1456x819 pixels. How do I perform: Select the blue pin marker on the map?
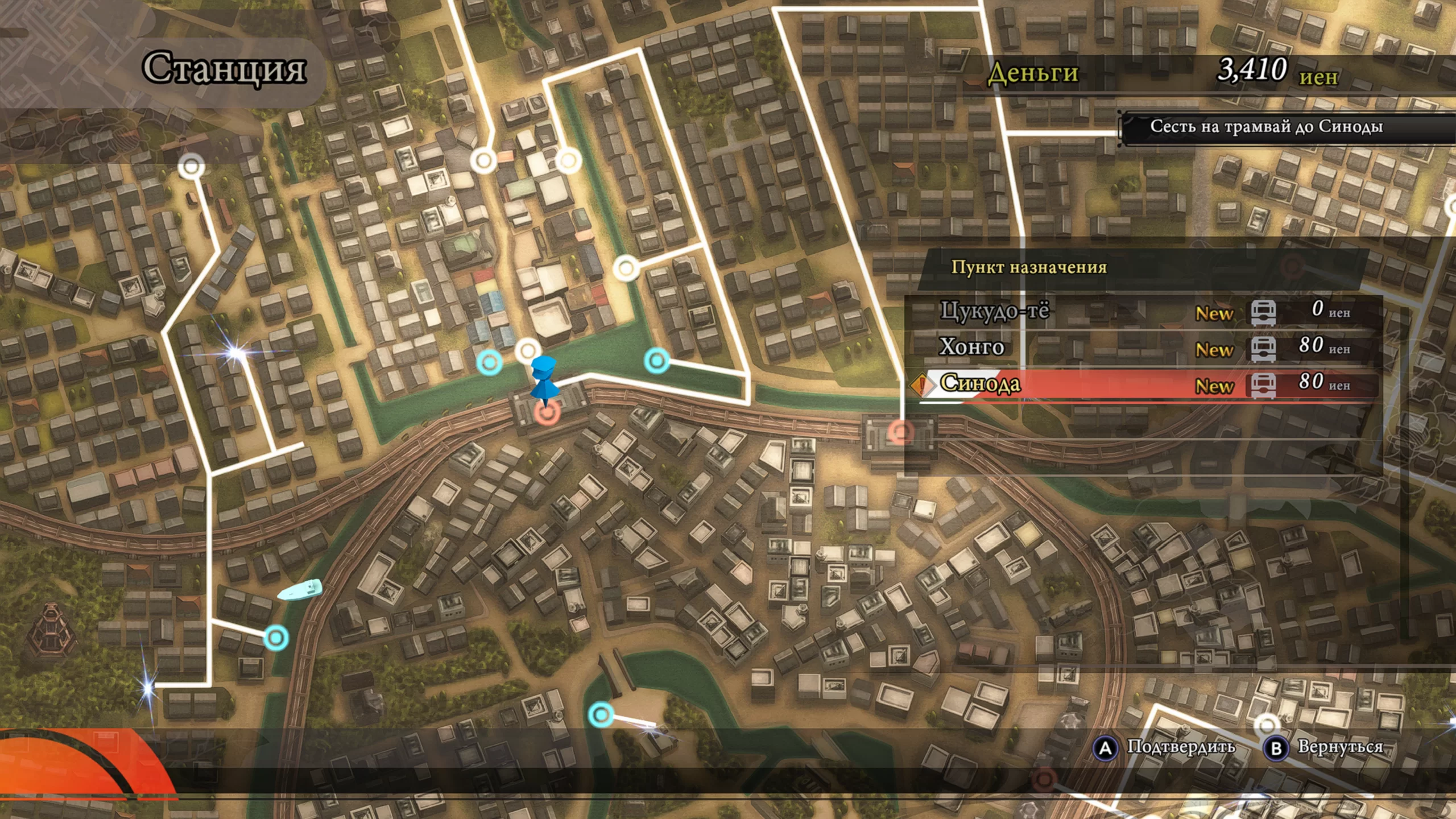click(543, 379)
